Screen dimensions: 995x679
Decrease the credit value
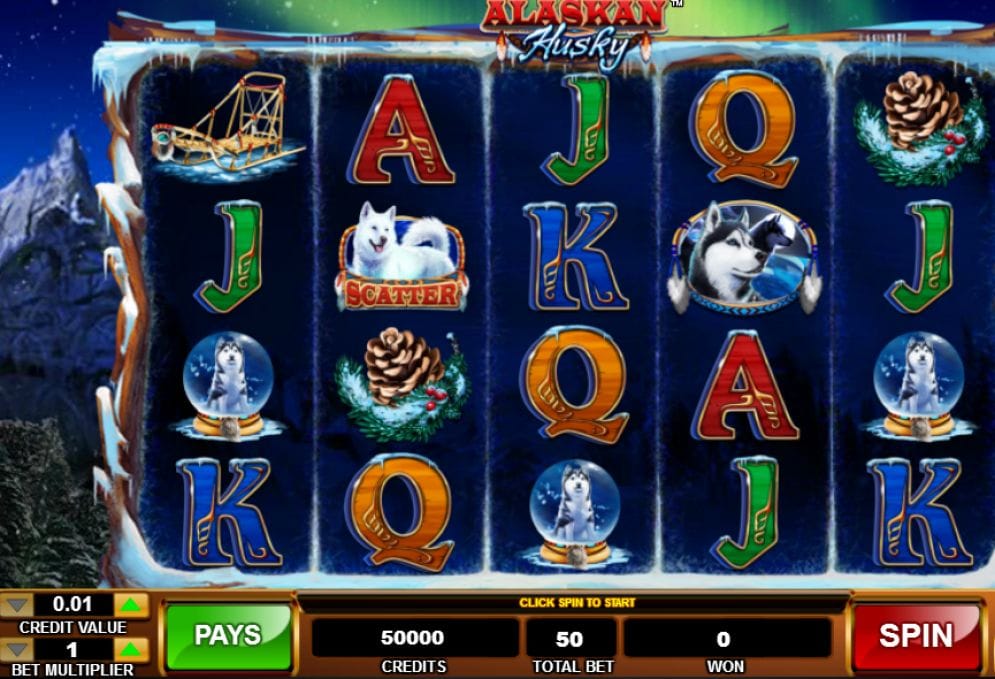click(x=17, y=604)
